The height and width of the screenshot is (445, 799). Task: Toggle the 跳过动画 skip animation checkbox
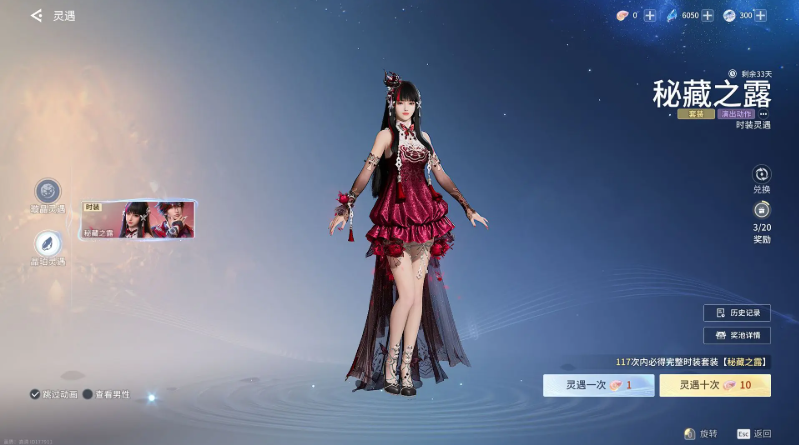click(35, 394)
